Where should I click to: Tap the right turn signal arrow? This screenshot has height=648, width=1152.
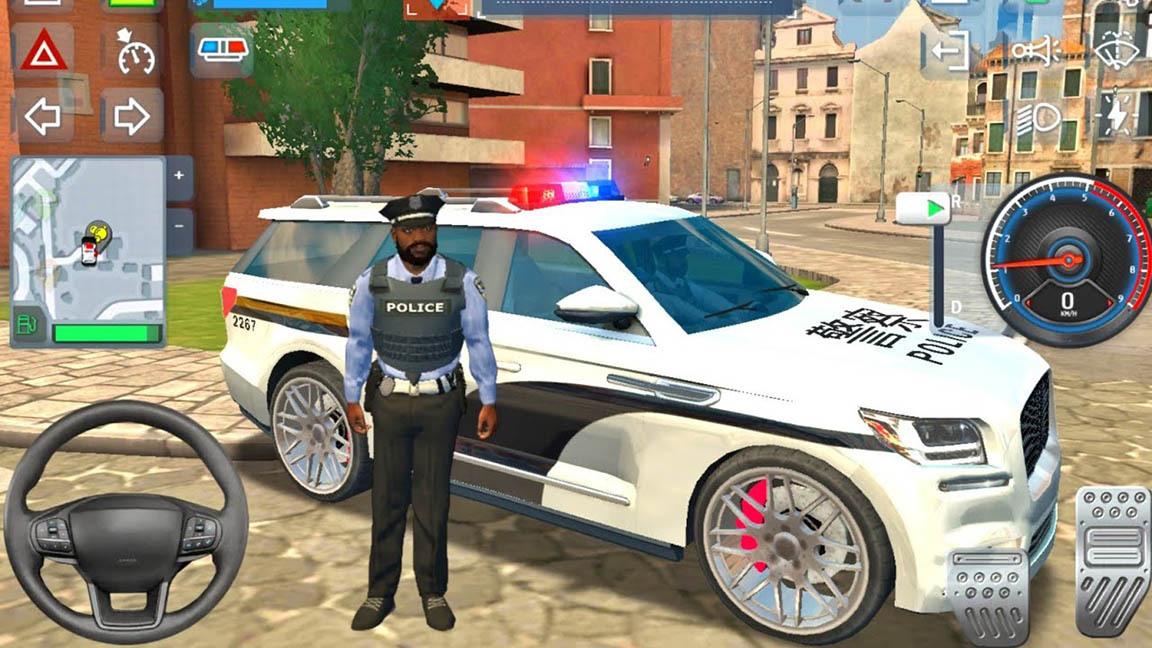tap(131, 117)
